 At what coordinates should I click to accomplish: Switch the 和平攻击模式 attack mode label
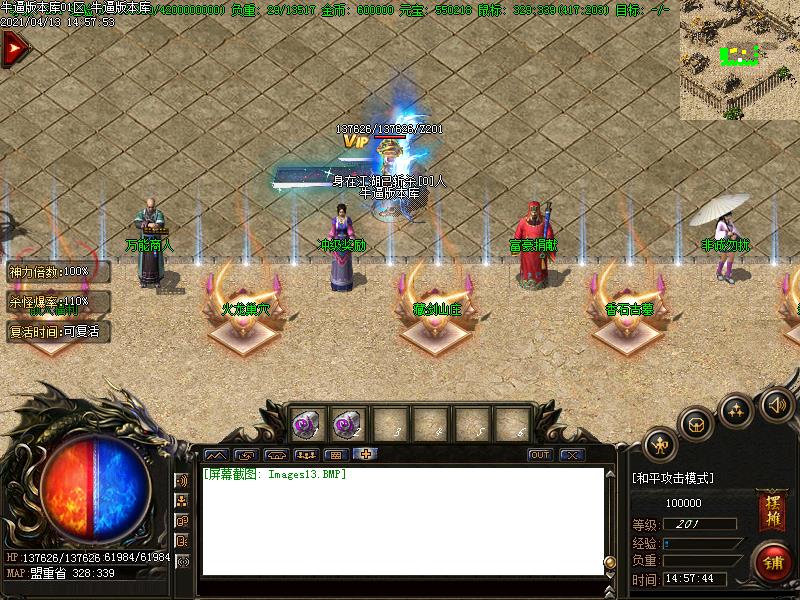coord(673,478)
